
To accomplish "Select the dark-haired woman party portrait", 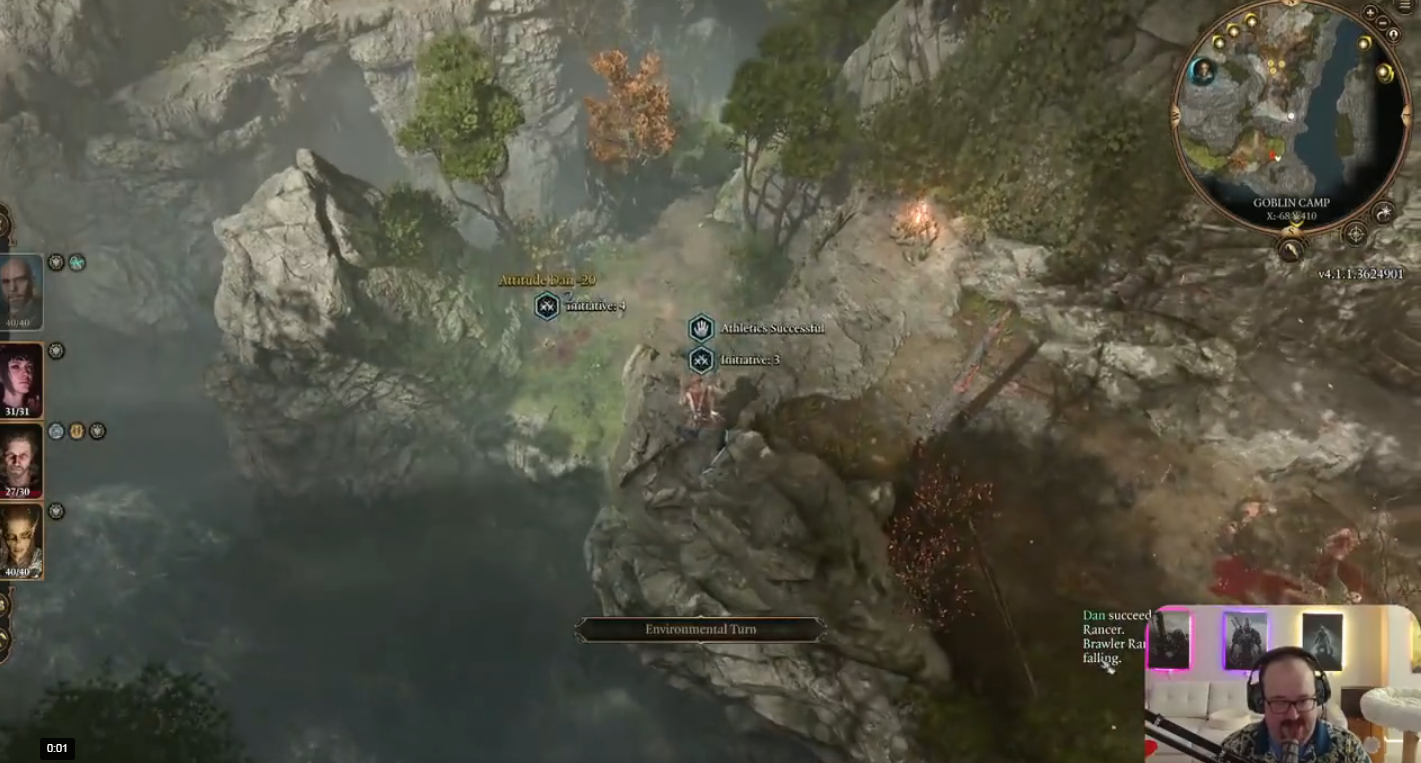I will click(20, 381).
